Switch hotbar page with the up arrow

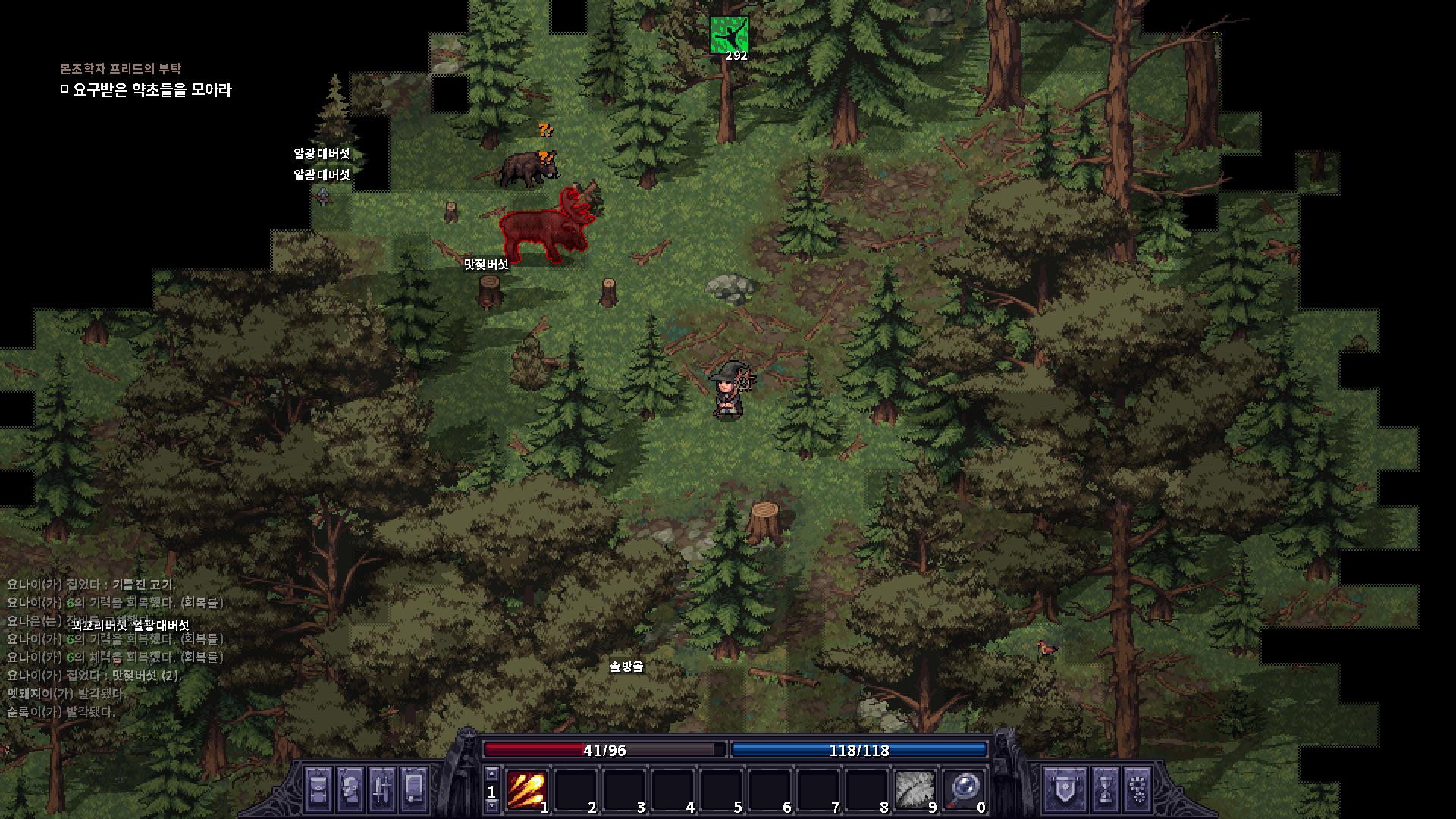click(491, 774)
